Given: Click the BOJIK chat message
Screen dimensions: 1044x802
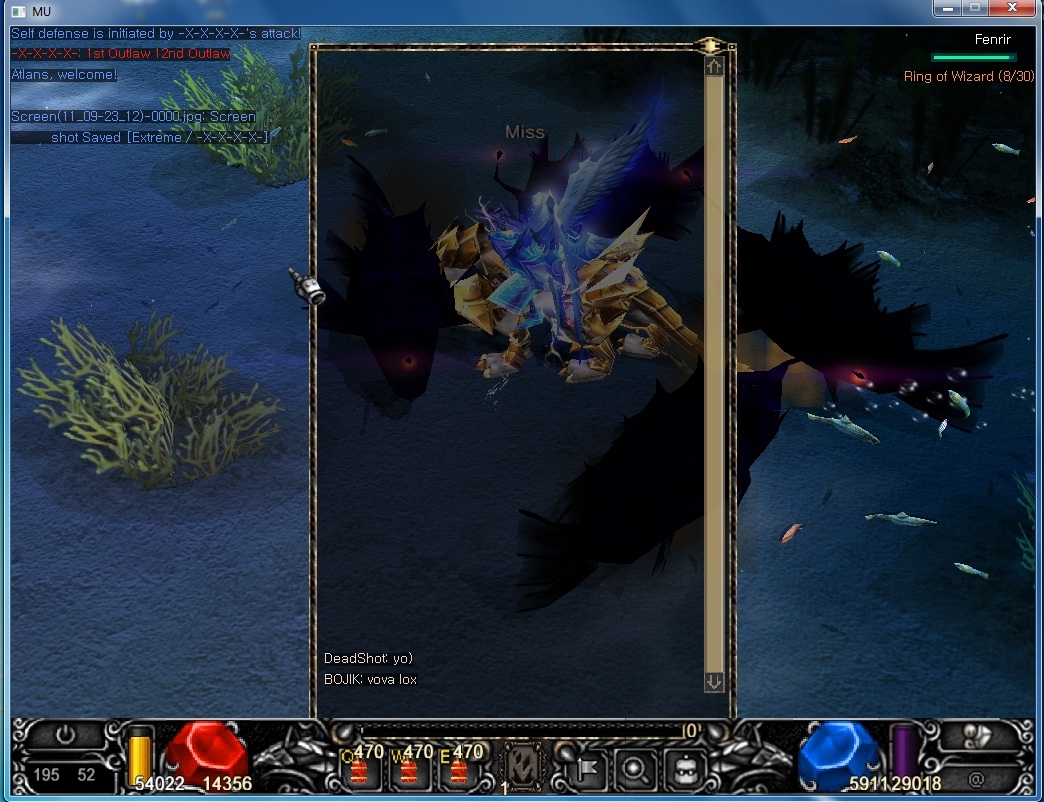Looking at the screenshot, I should coord(370,679).
